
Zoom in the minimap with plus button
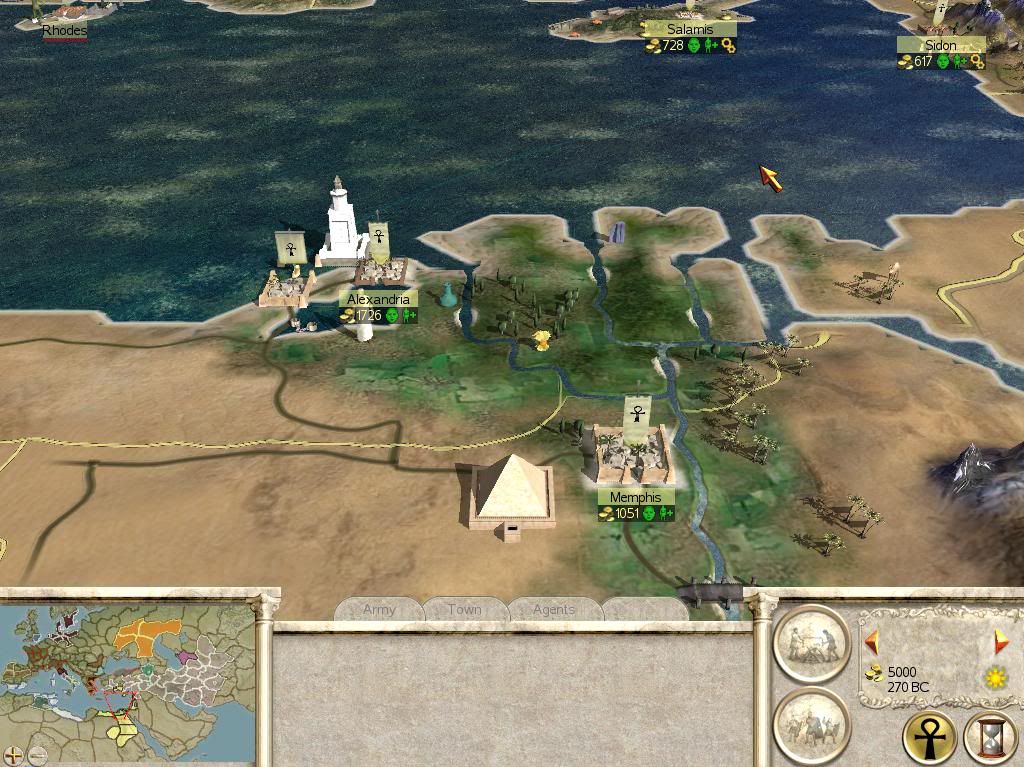13,755
